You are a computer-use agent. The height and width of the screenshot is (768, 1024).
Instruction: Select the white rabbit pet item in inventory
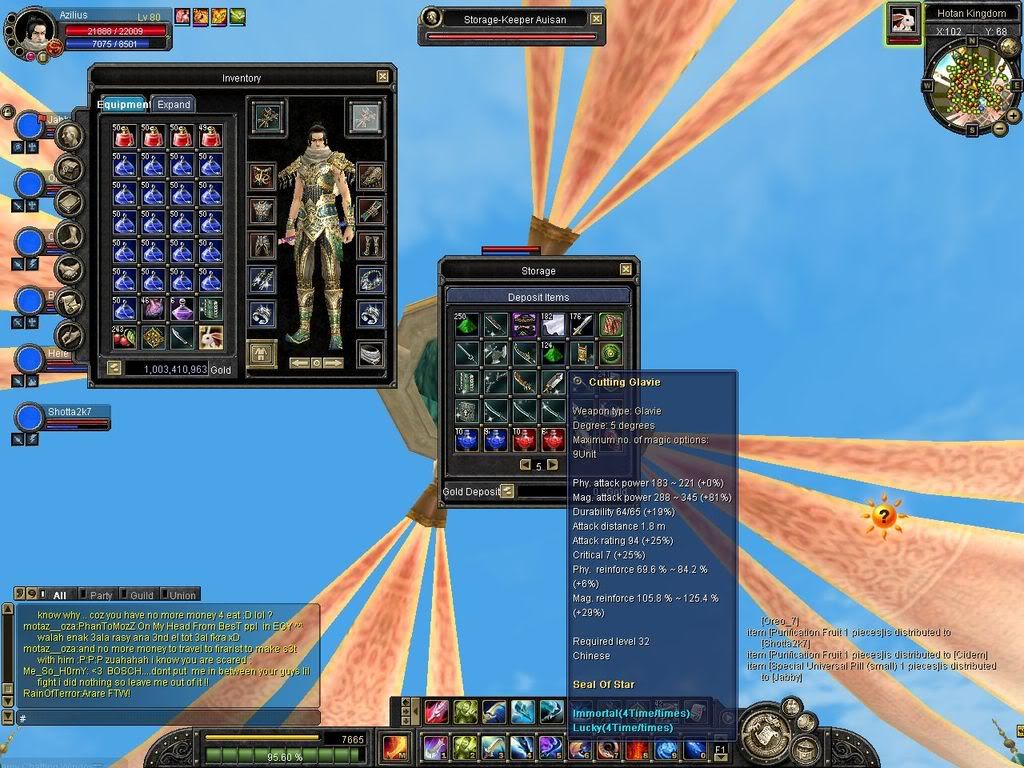(x=210, y=337)
